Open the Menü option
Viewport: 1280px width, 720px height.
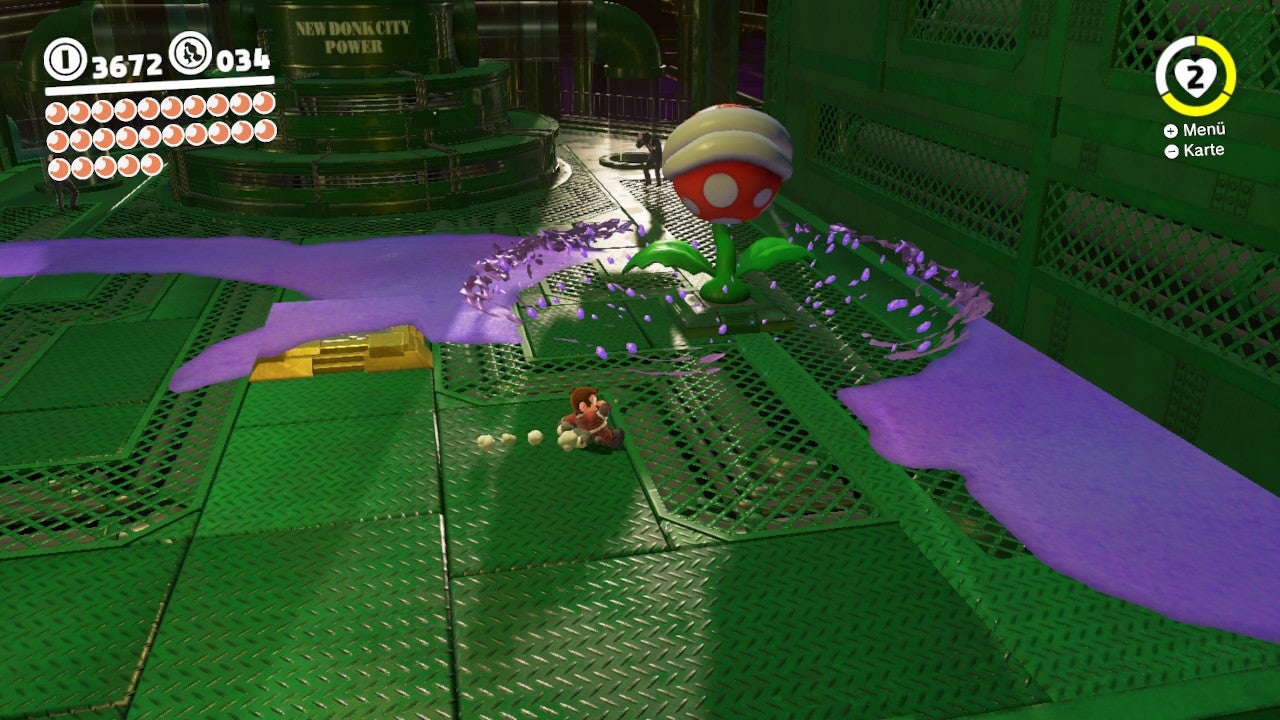tap(1205, 130)
